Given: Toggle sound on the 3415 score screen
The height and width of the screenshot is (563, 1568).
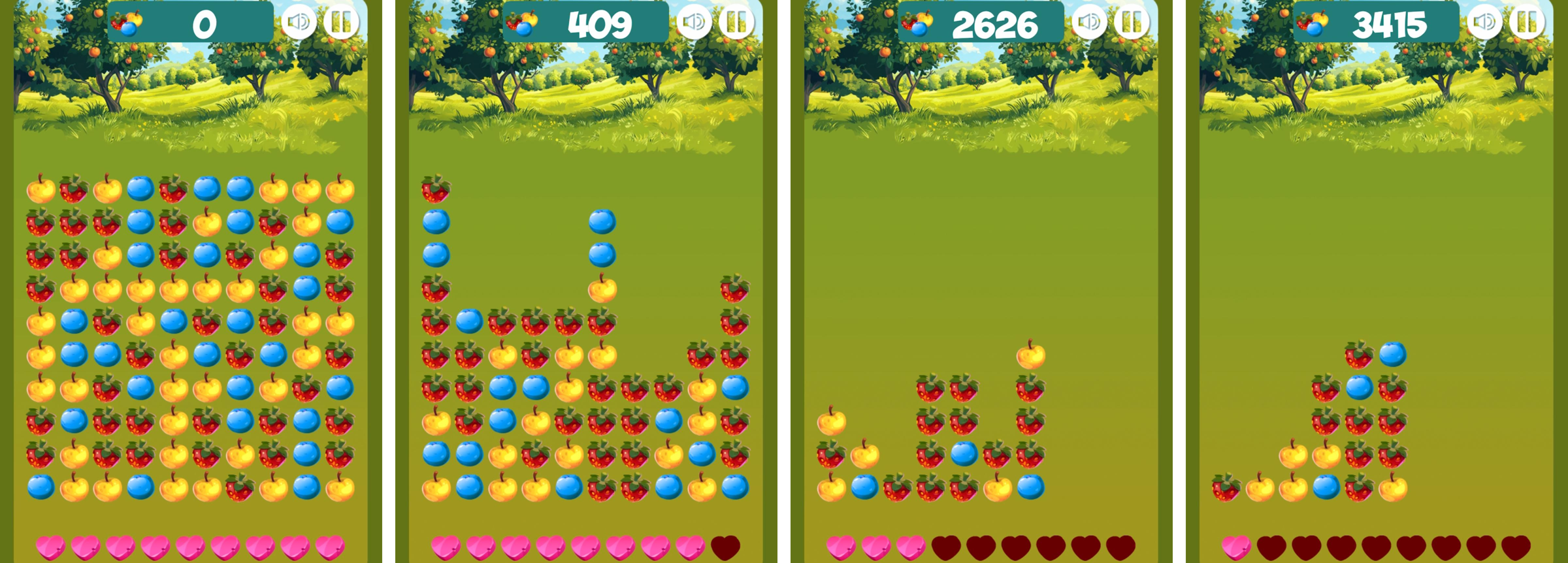Looking at the screenshot, I should click(x=1484, y=23).
